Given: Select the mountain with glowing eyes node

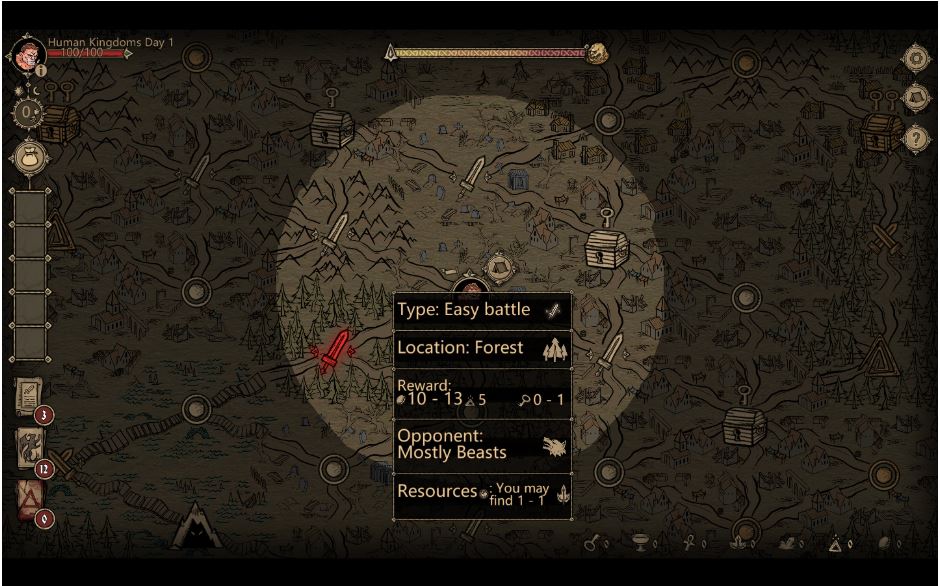Looking at the screenshot, I should tap(195, 526).
